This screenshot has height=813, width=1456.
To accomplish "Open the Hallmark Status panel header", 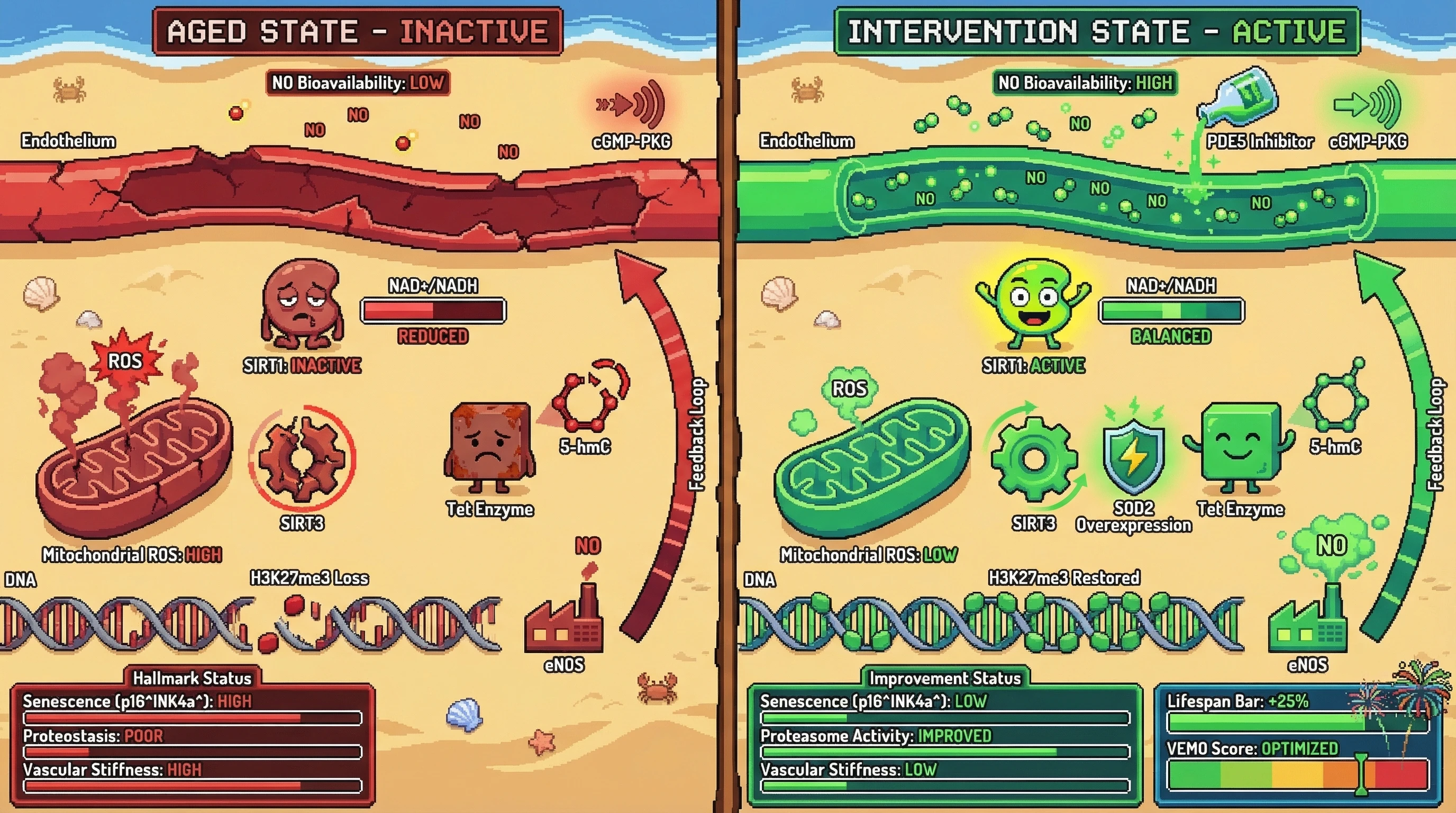I will tap(192, 678).
